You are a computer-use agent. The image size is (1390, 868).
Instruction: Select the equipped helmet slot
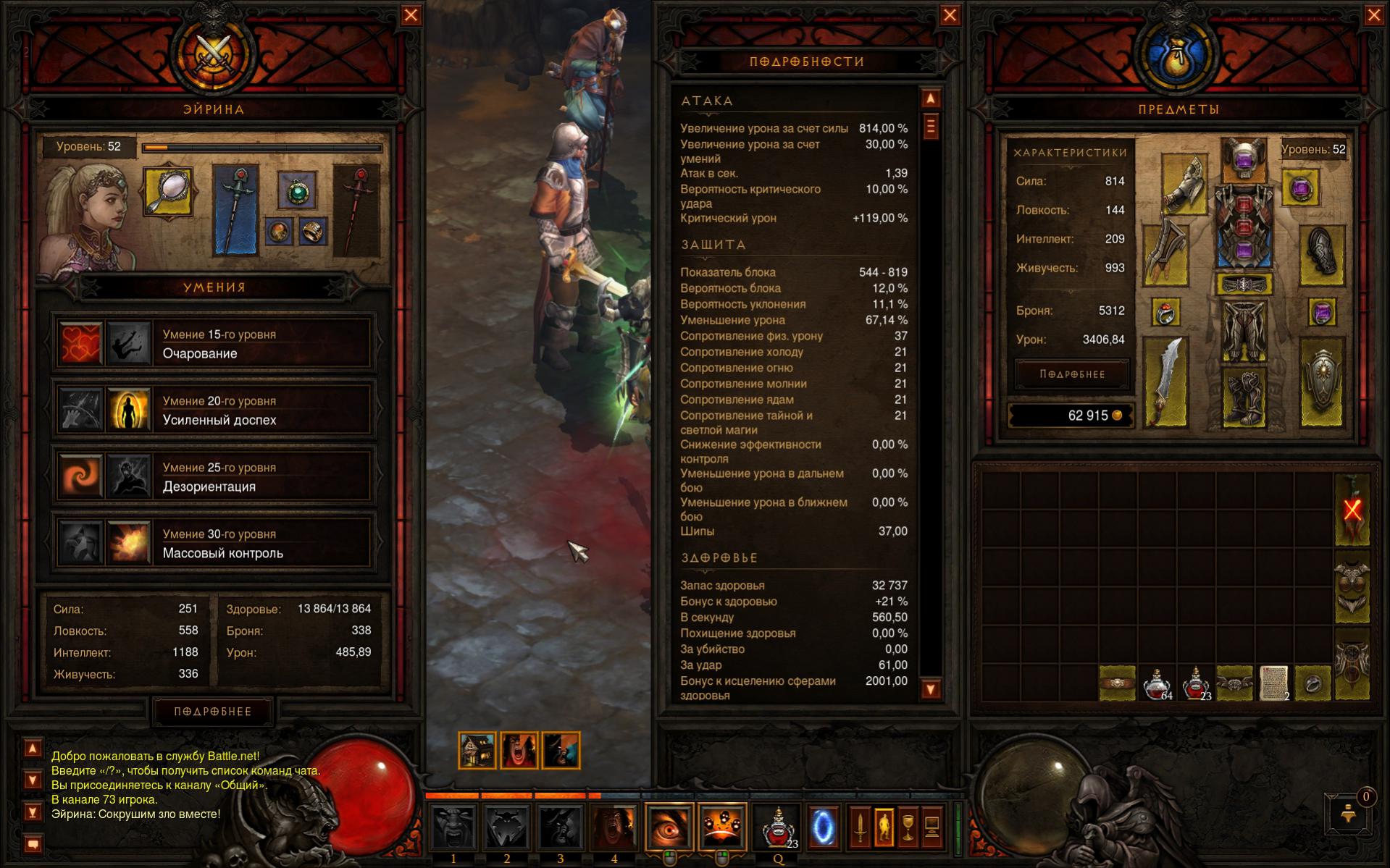1243,159
